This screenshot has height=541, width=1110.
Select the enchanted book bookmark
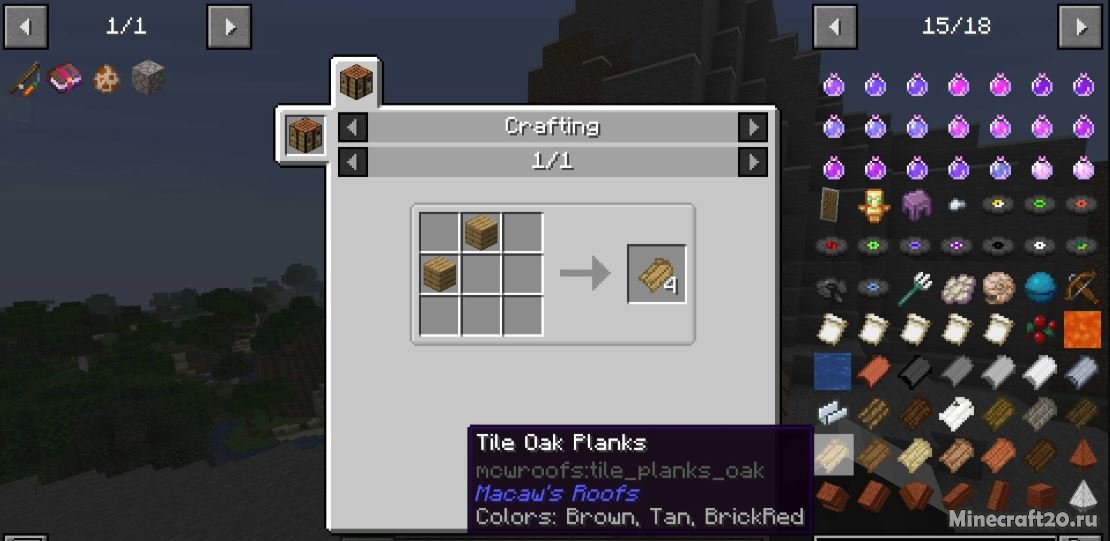tap(65, 78)
